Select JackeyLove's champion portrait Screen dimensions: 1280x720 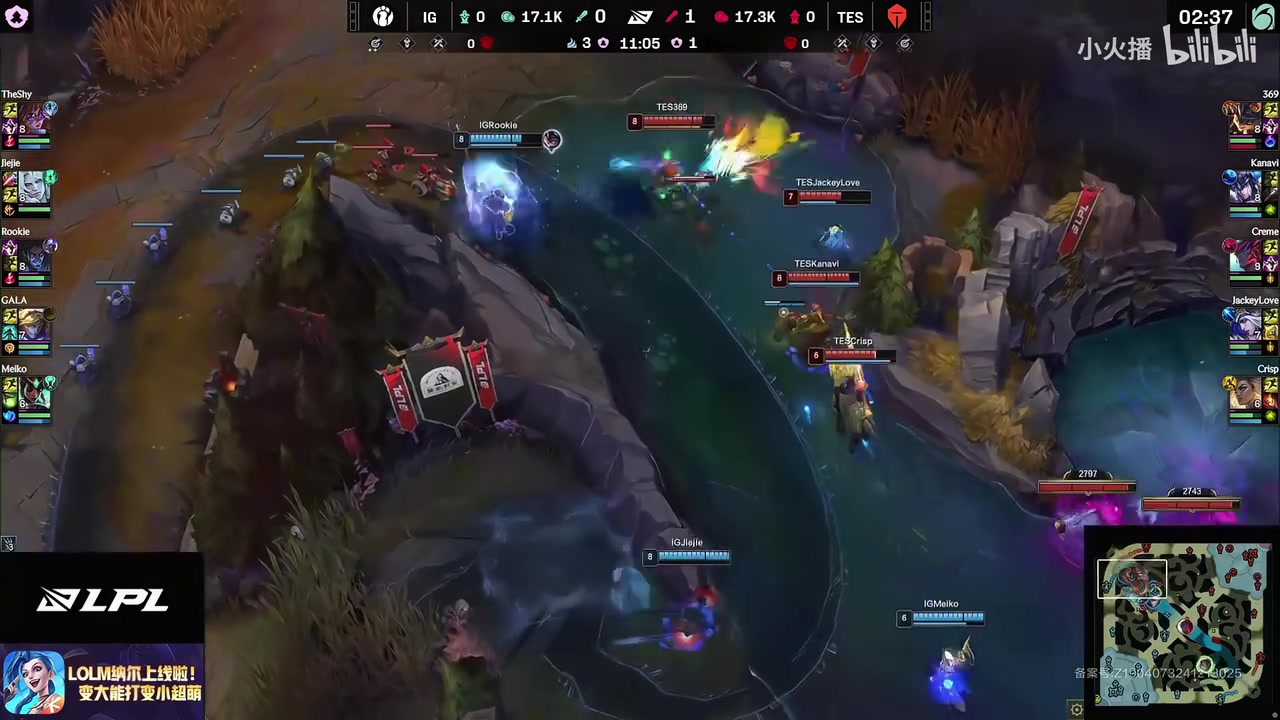pos(1245,324)
